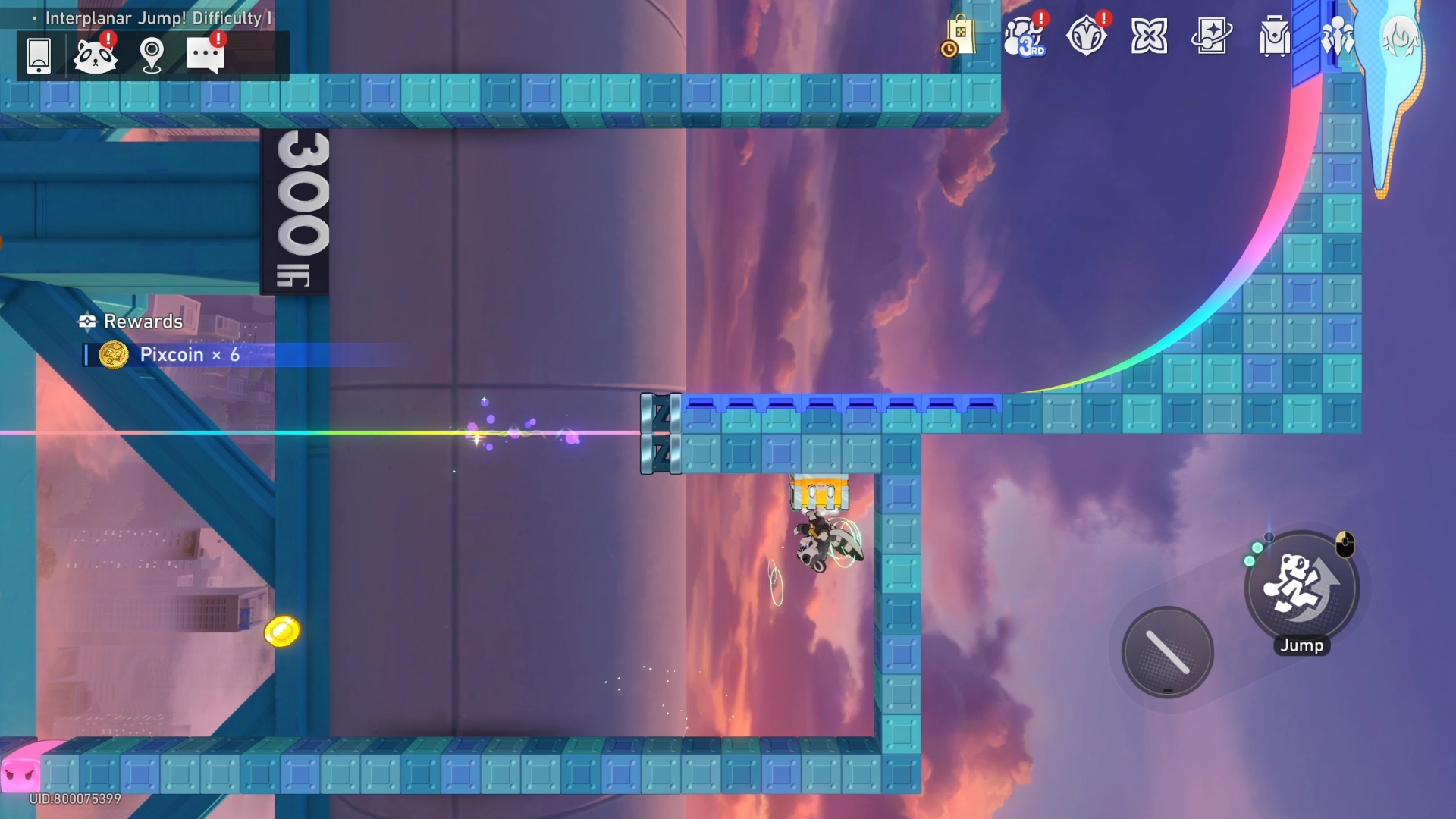
Task: Open the chat speech bubble
Action: [x=206, y=55]
